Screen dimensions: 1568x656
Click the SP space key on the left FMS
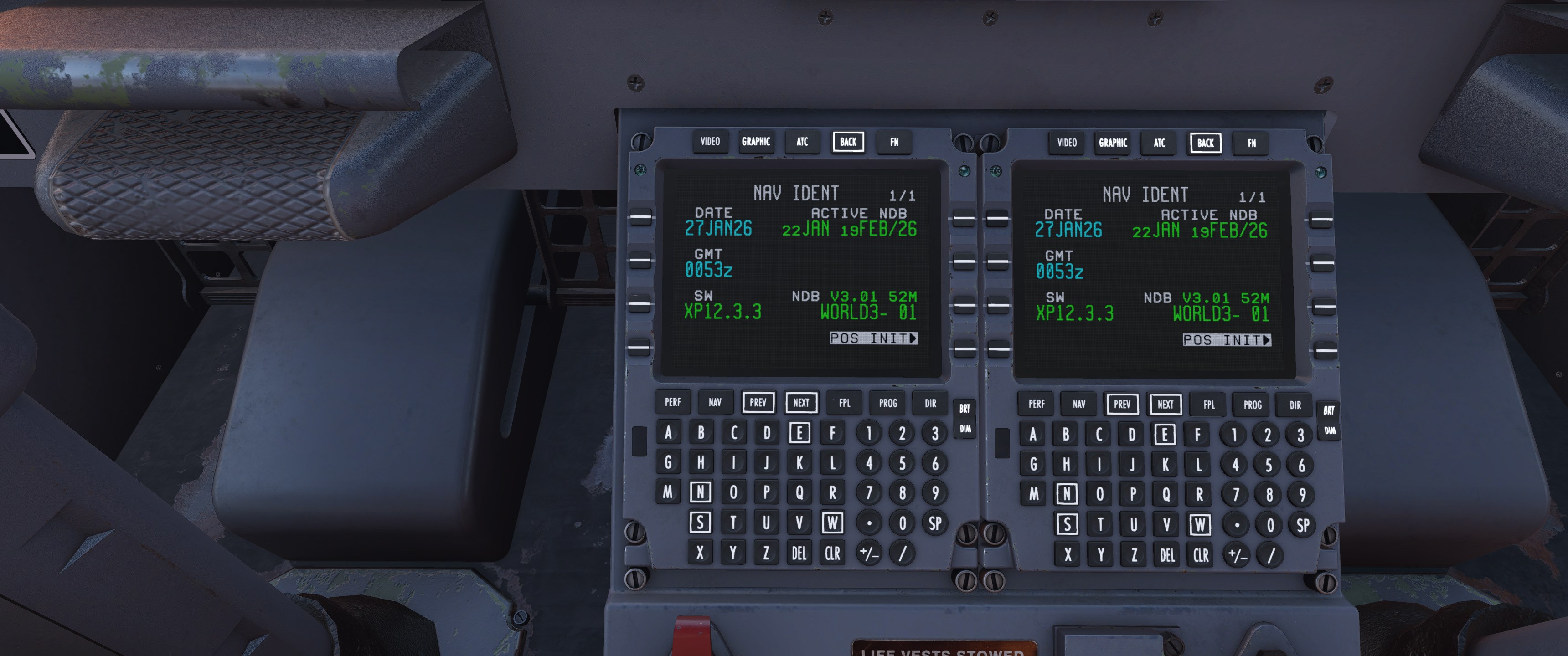(x=935, y=523)
